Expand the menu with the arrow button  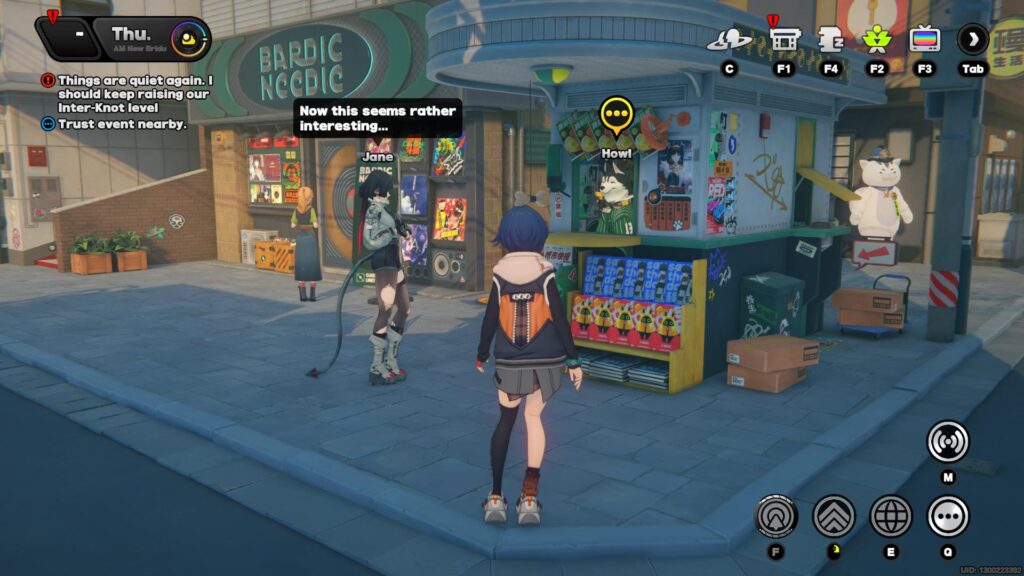tap(972, 40)
